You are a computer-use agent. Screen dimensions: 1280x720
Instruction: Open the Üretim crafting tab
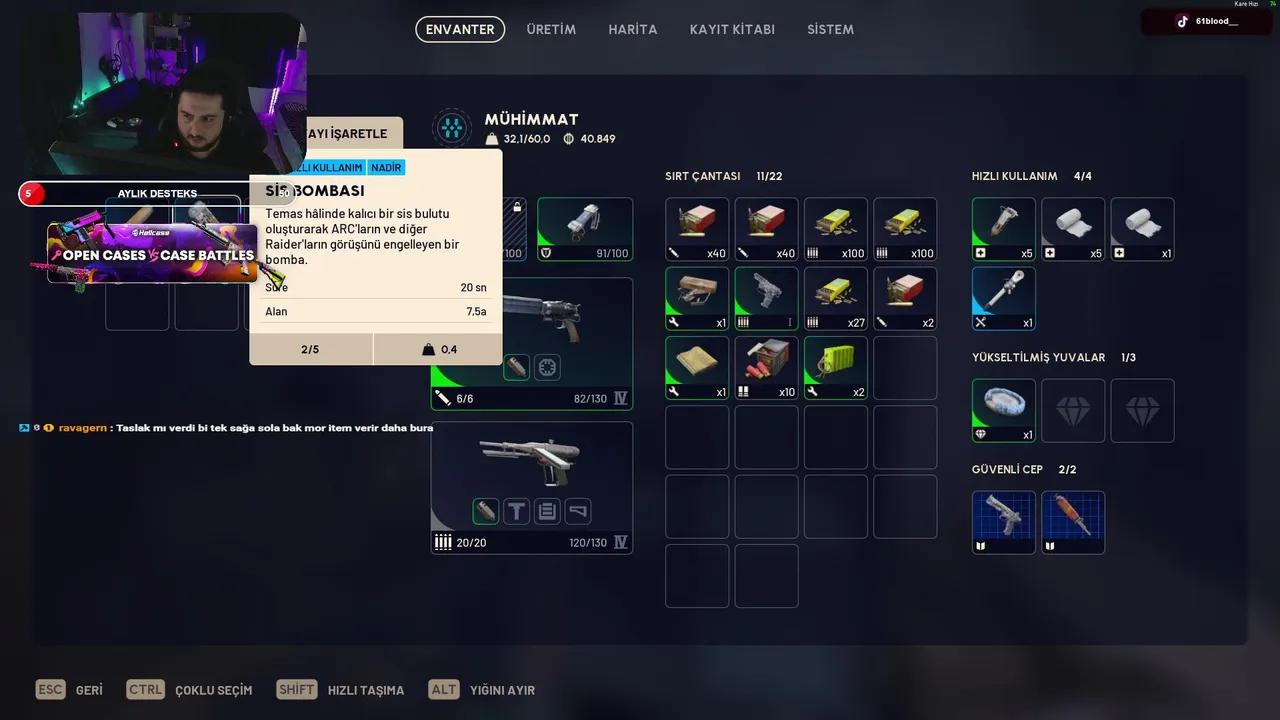pos(551,29)
